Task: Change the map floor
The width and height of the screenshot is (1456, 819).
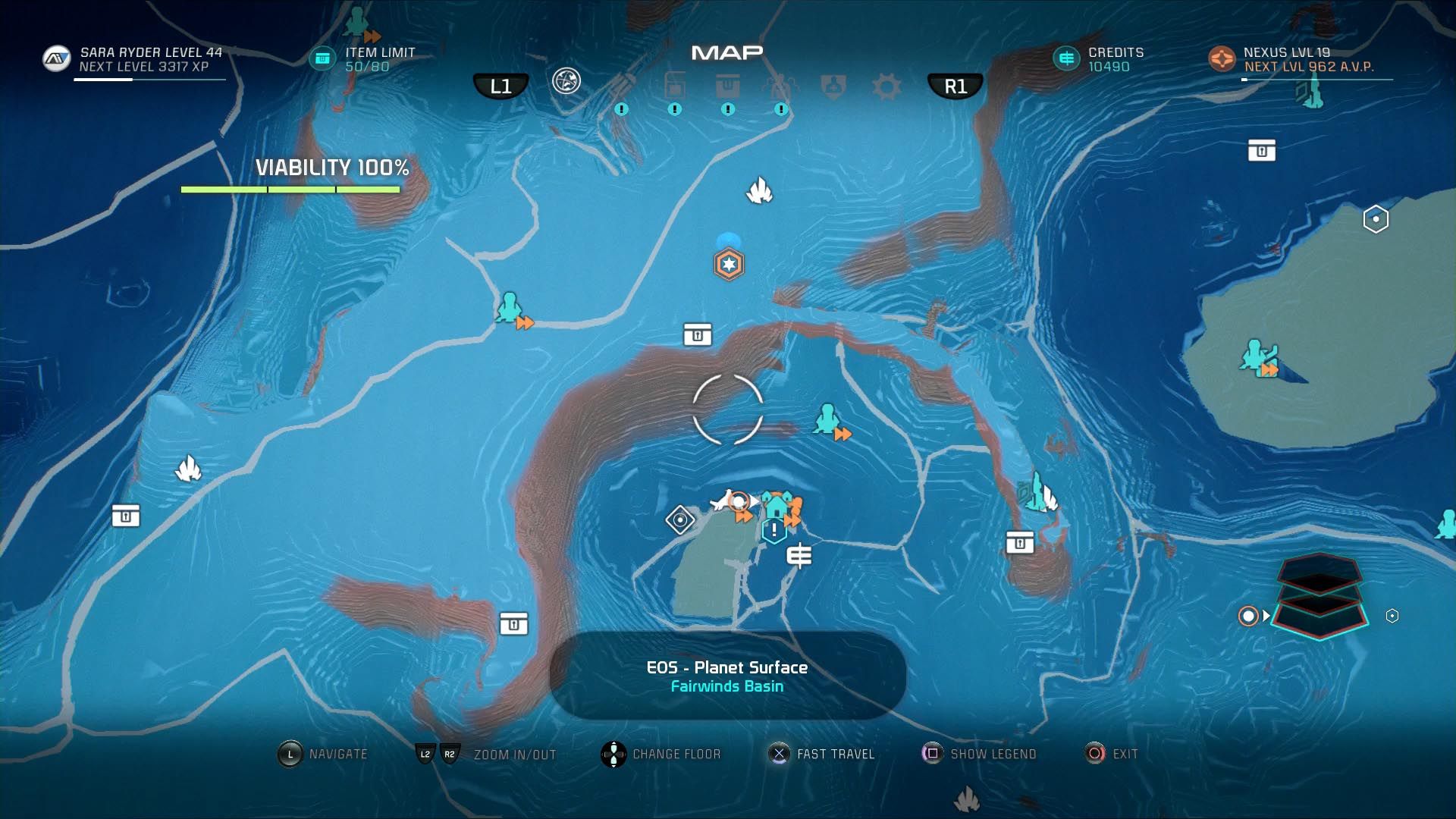Action: pos(613,753)
